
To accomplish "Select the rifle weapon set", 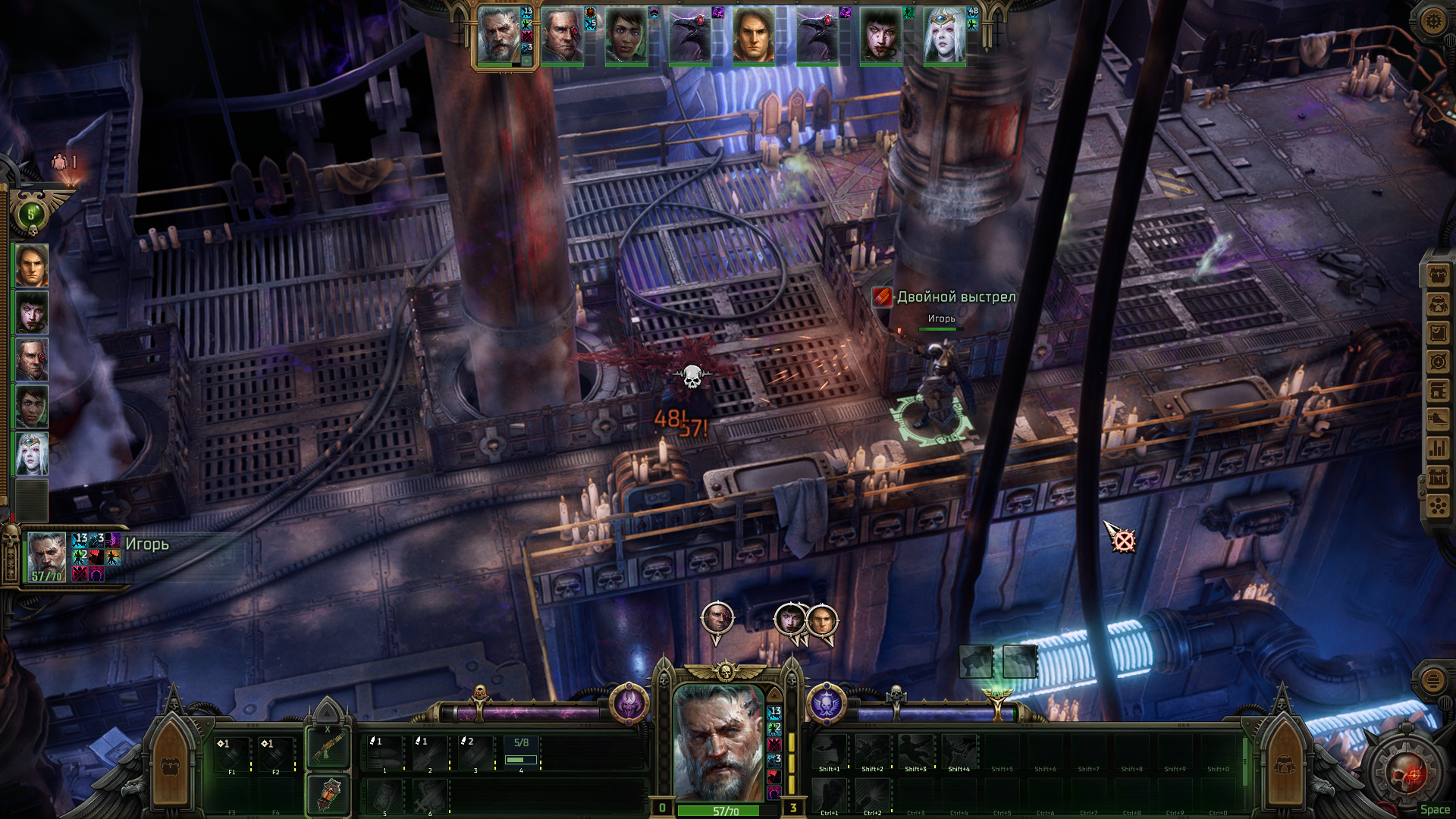I will 328,748.
